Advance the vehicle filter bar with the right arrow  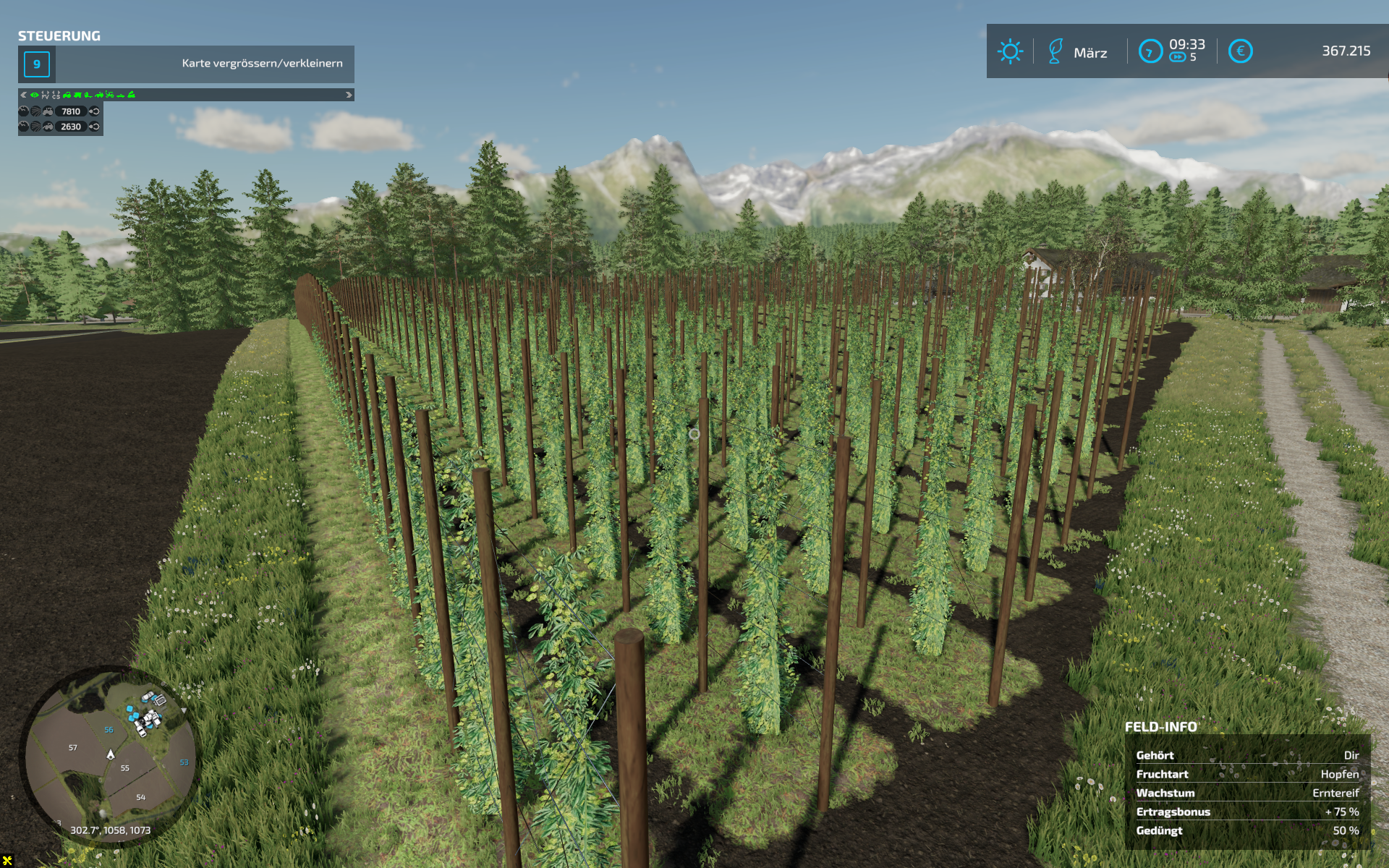[x=349, y=95]
